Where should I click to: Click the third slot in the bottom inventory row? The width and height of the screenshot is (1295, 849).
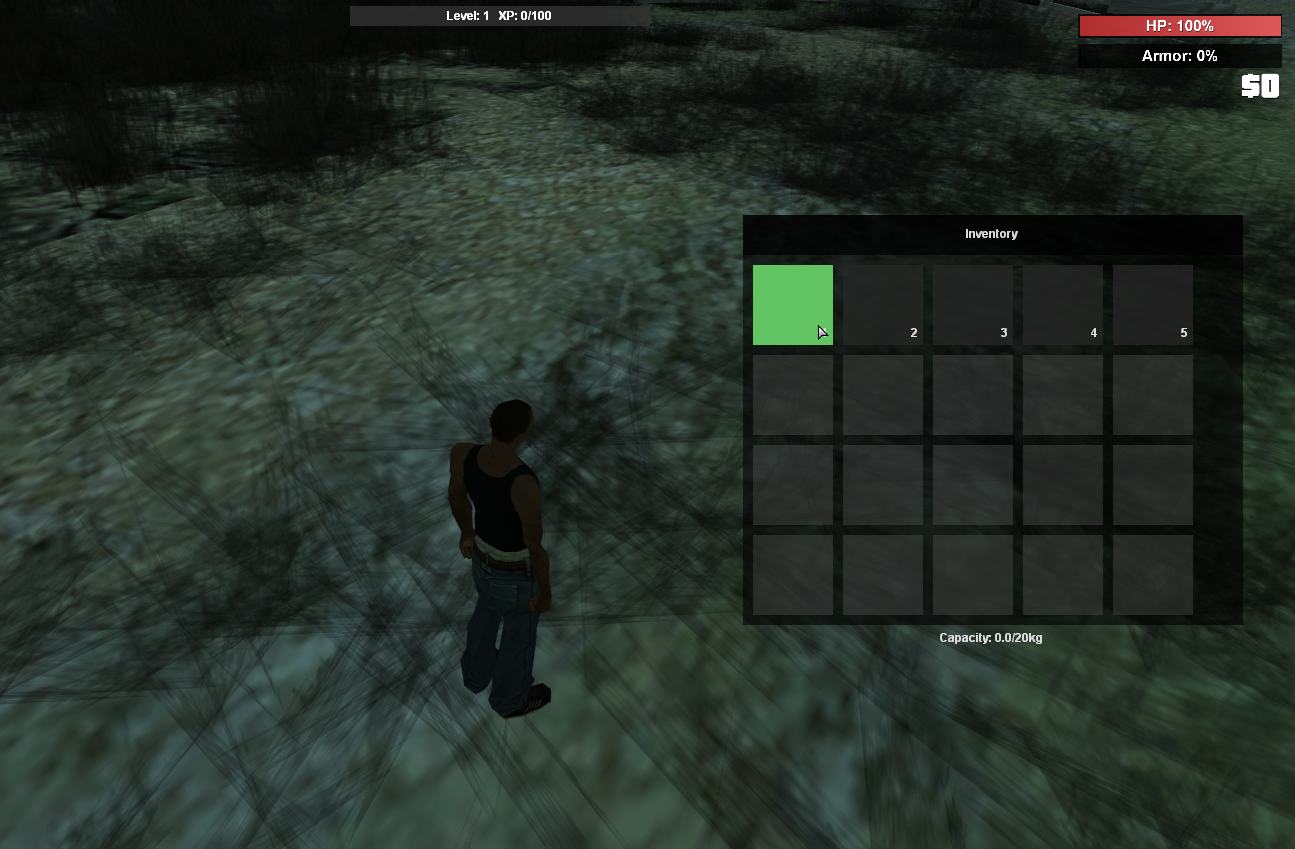point(972,574)
